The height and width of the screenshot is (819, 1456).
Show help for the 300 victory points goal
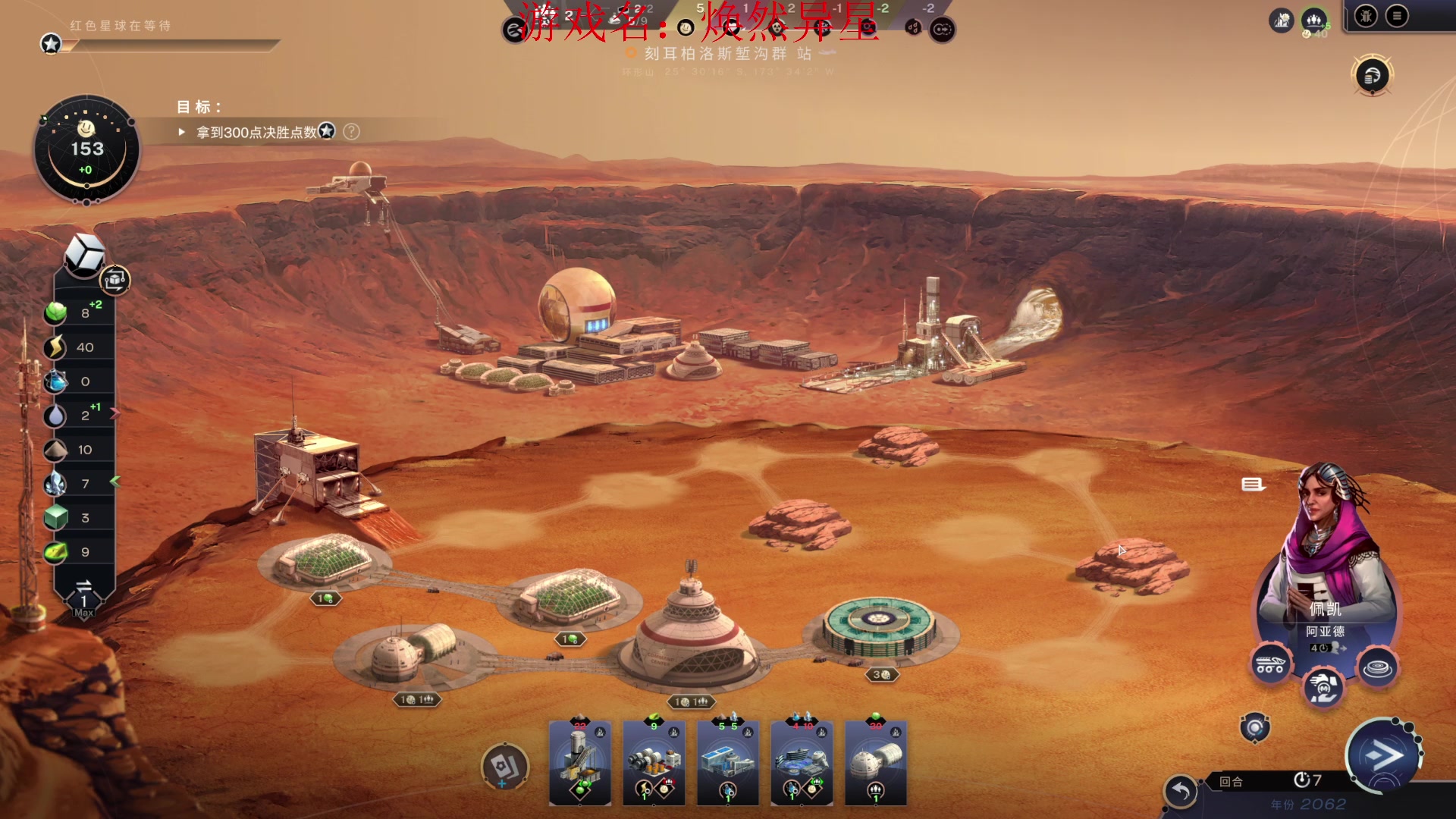pos(351,132)
